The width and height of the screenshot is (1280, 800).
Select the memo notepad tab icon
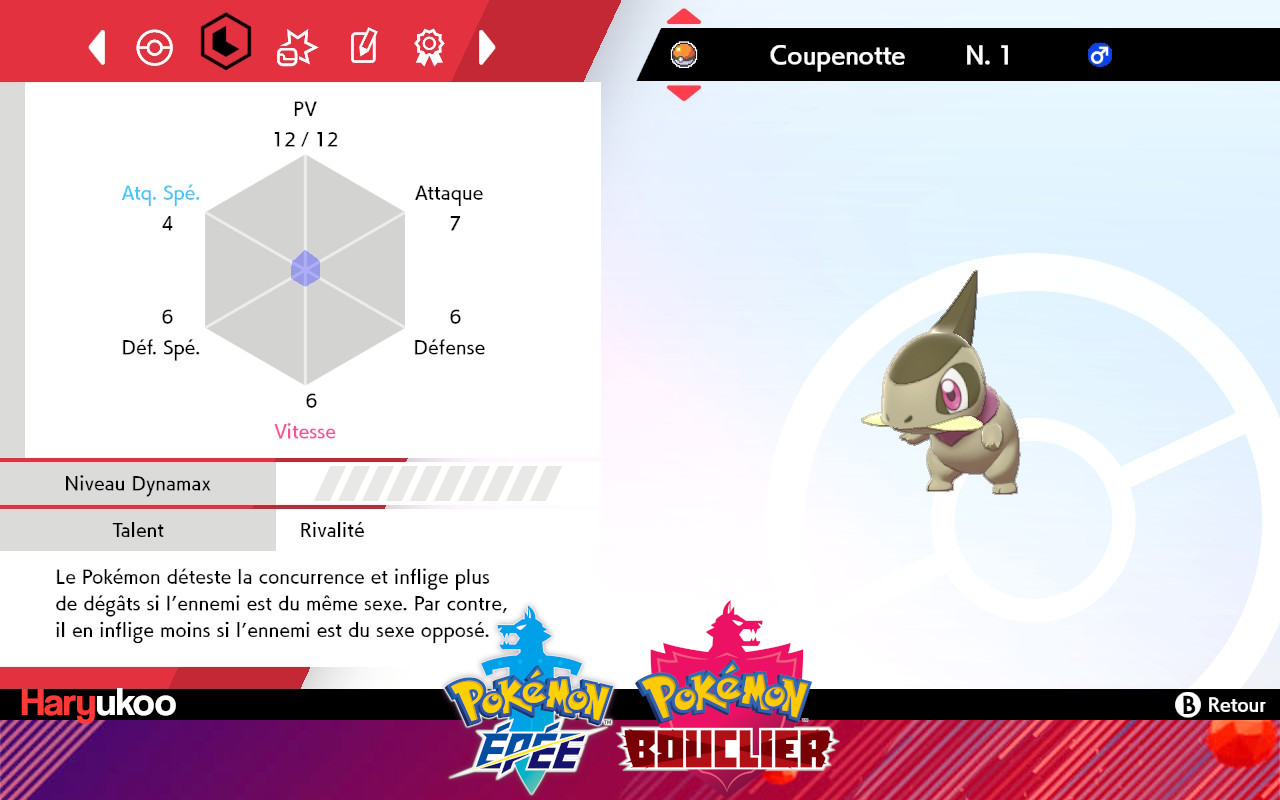click(x=362, y=46)
